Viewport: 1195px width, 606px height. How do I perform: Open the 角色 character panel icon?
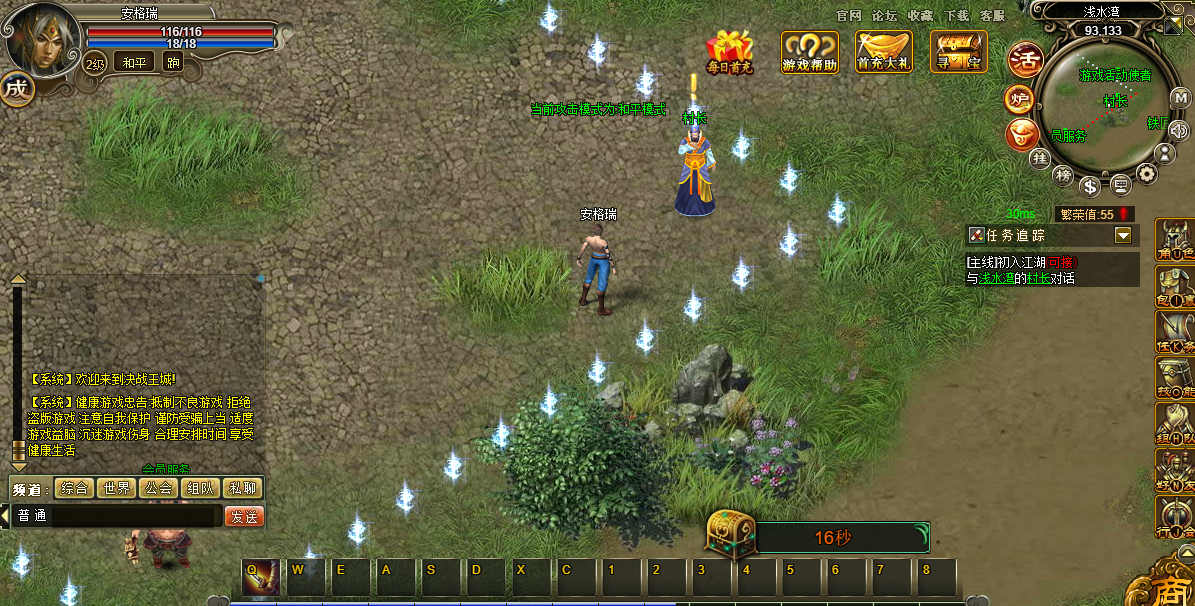[1175, 240]
